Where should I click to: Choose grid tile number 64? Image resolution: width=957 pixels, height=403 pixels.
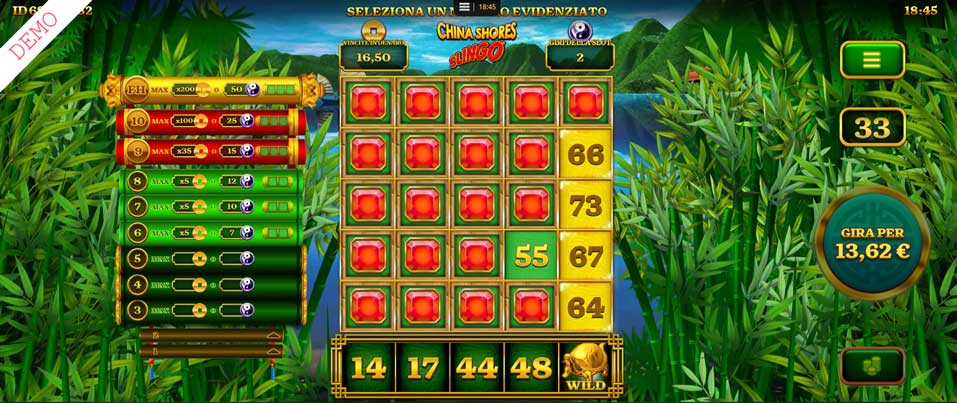click(585, 307)
